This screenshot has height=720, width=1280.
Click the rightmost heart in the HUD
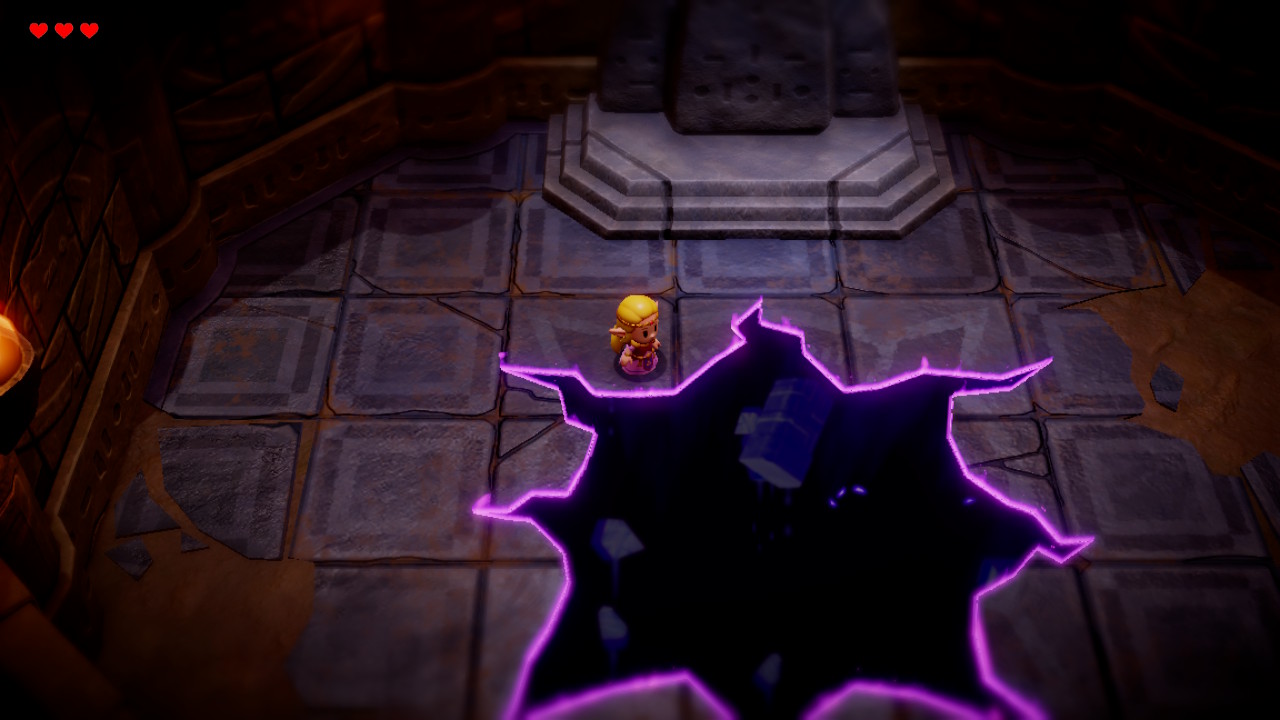89,30
